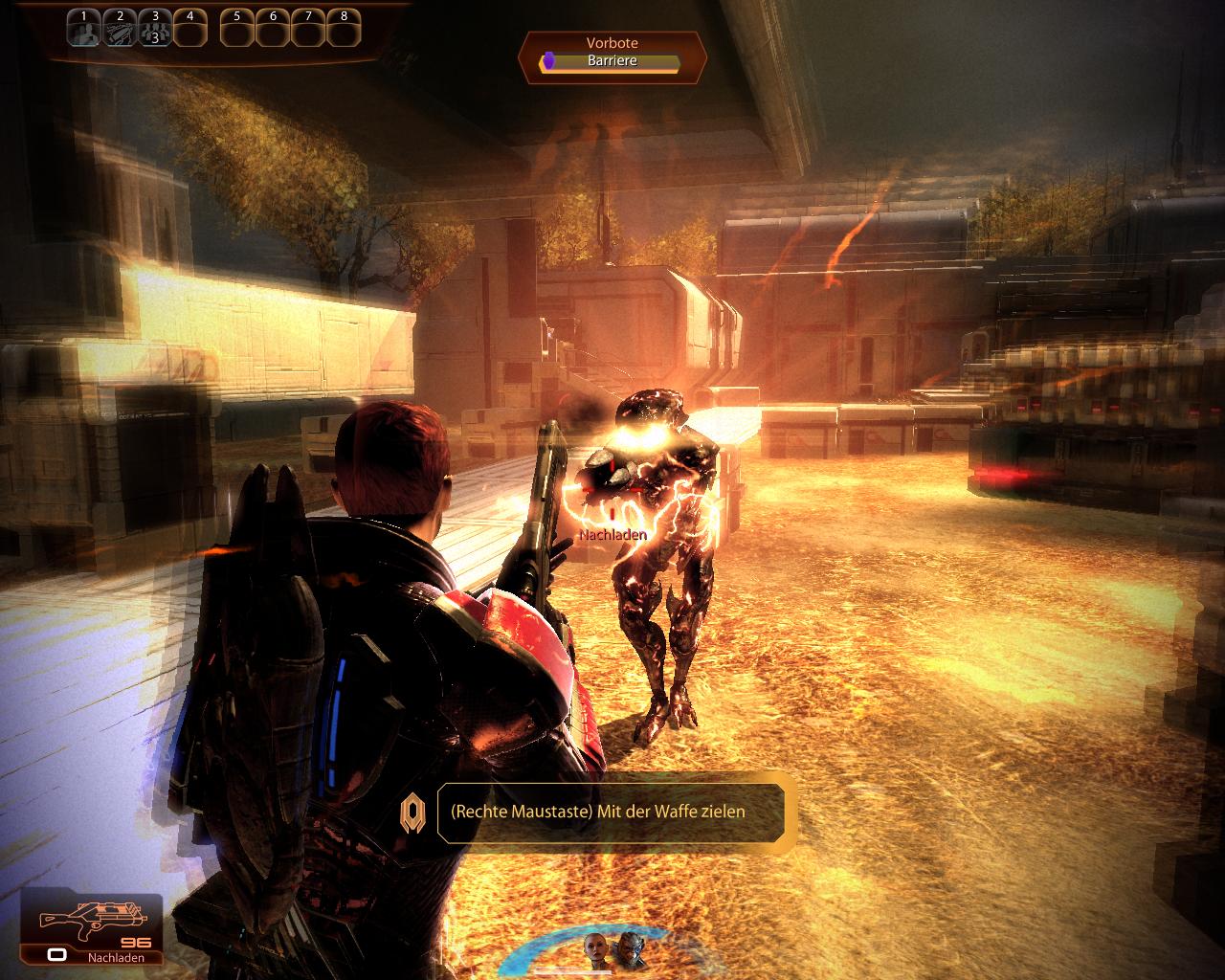Click the purple Barriere icon on Vorbote's nameplate
The height and width of the screenshot is (980, 1225).
(x=548, y=63)
